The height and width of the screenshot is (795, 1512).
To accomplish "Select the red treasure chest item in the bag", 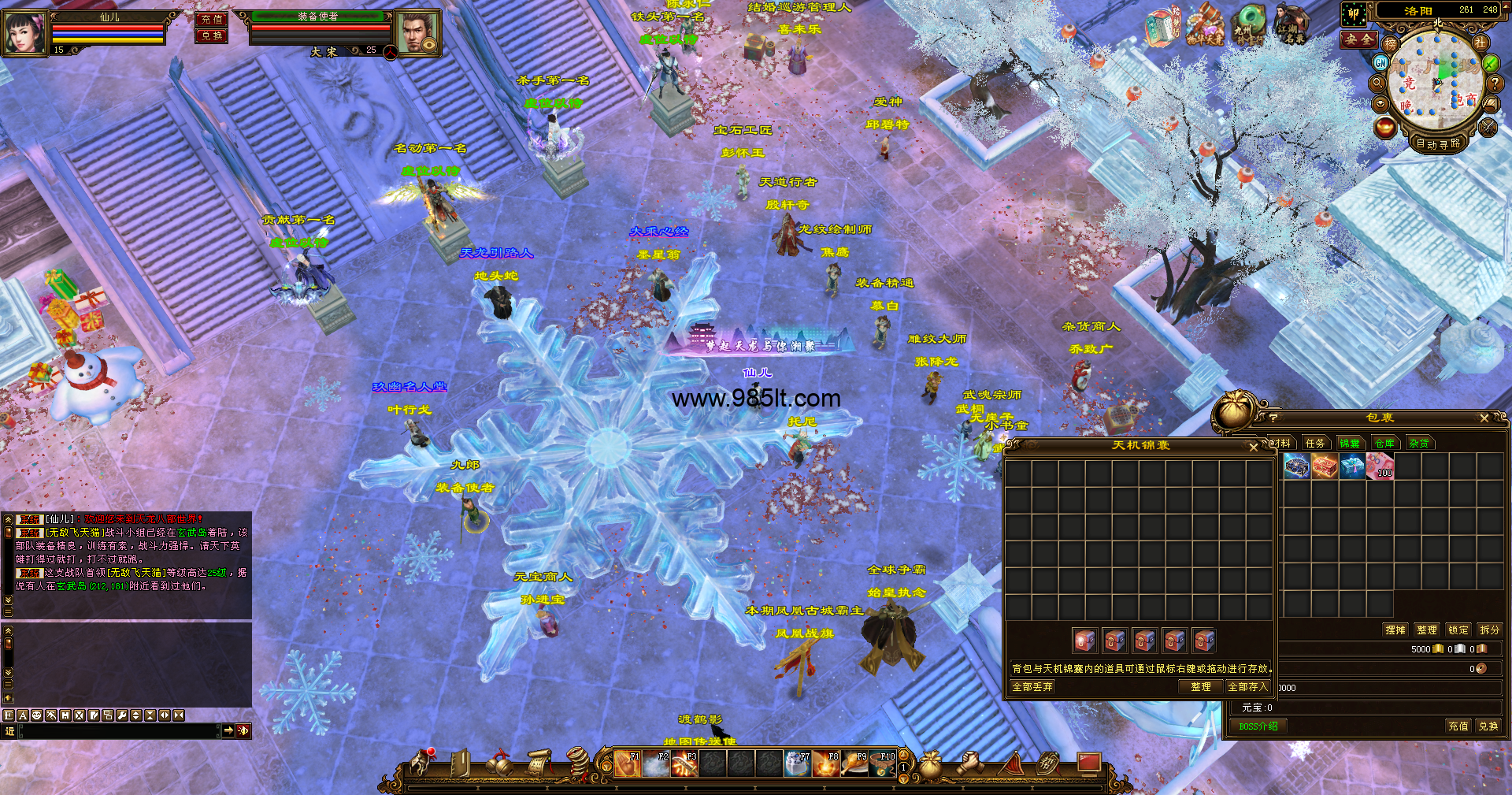I will tap(1325, 467).
